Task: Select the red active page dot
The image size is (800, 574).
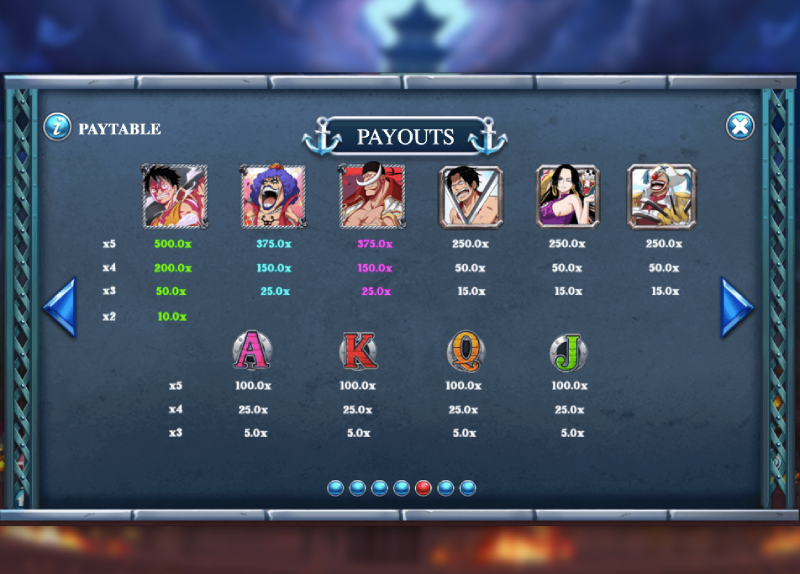Action: 424,488
